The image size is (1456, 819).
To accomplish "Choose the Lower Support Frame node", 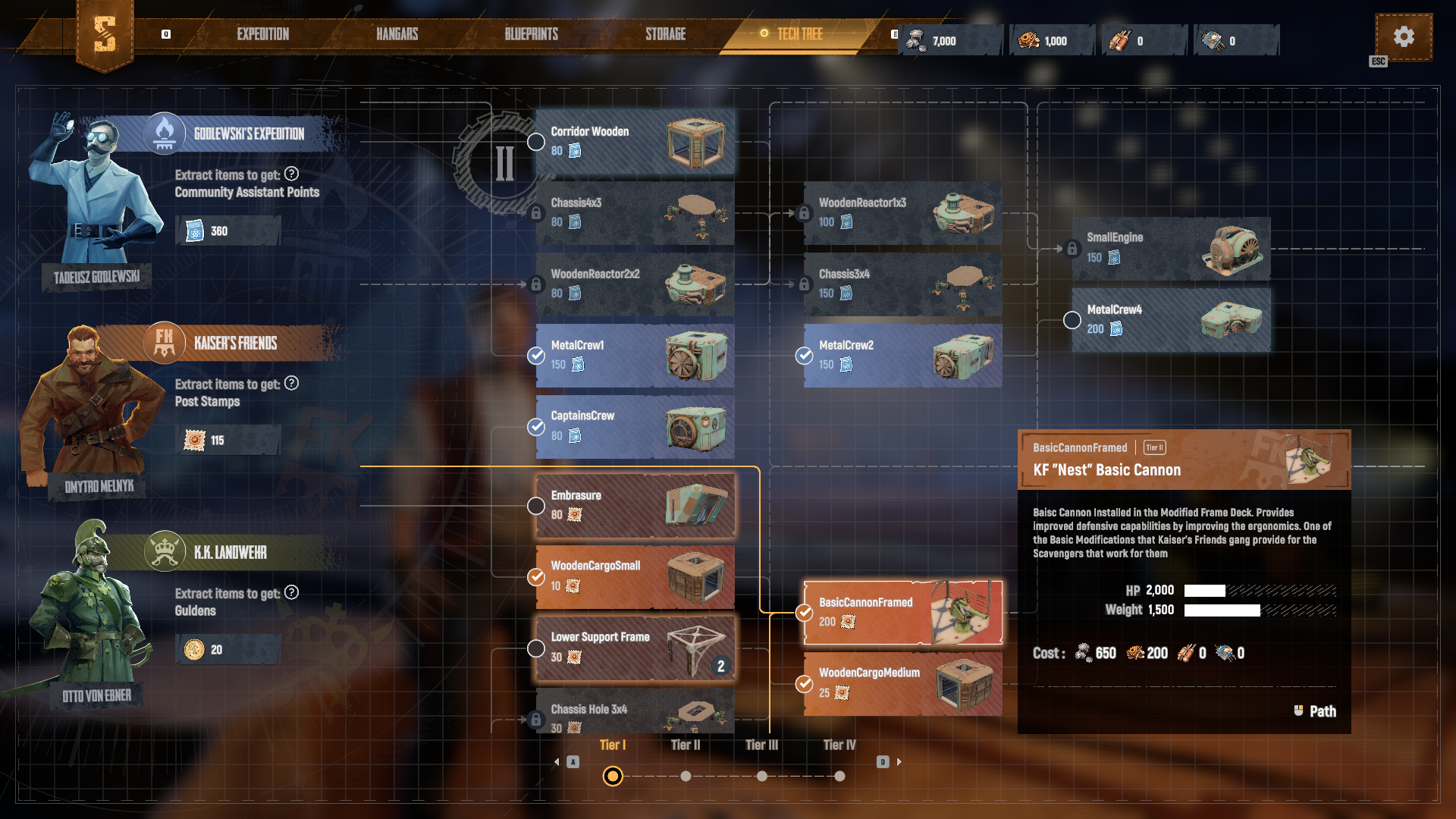I will [x=635, y=648].
